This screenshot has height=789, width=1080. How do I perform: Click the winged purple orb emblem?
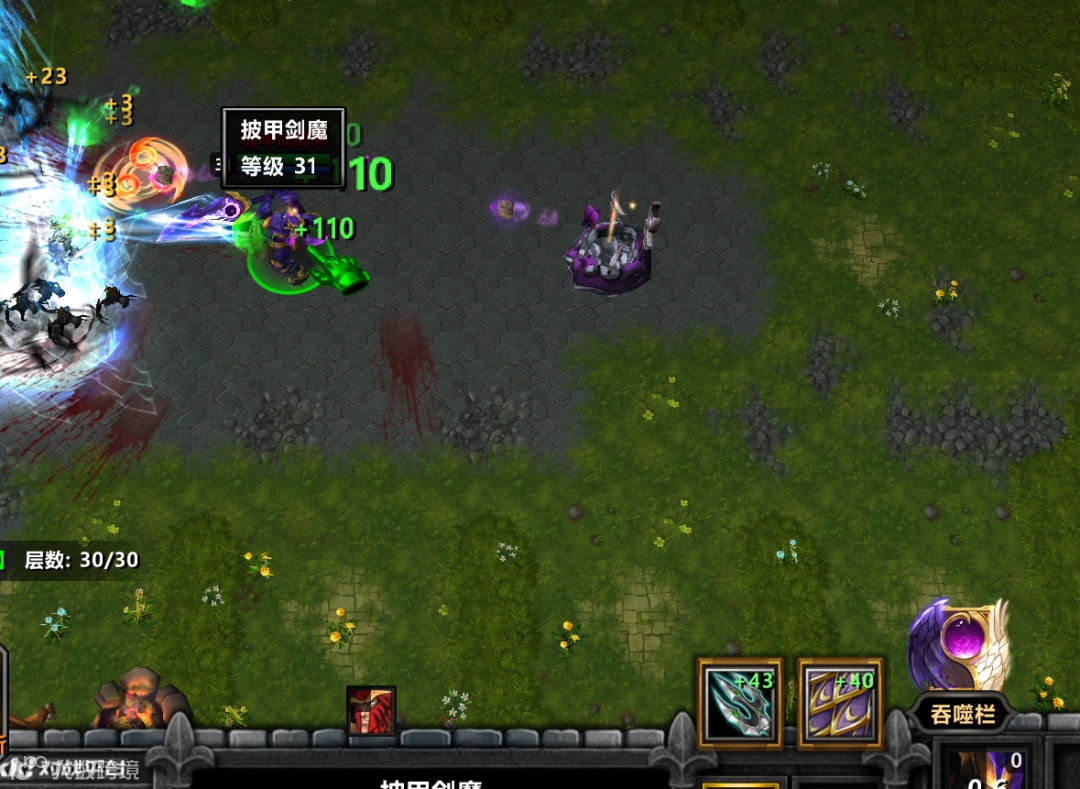958,645
